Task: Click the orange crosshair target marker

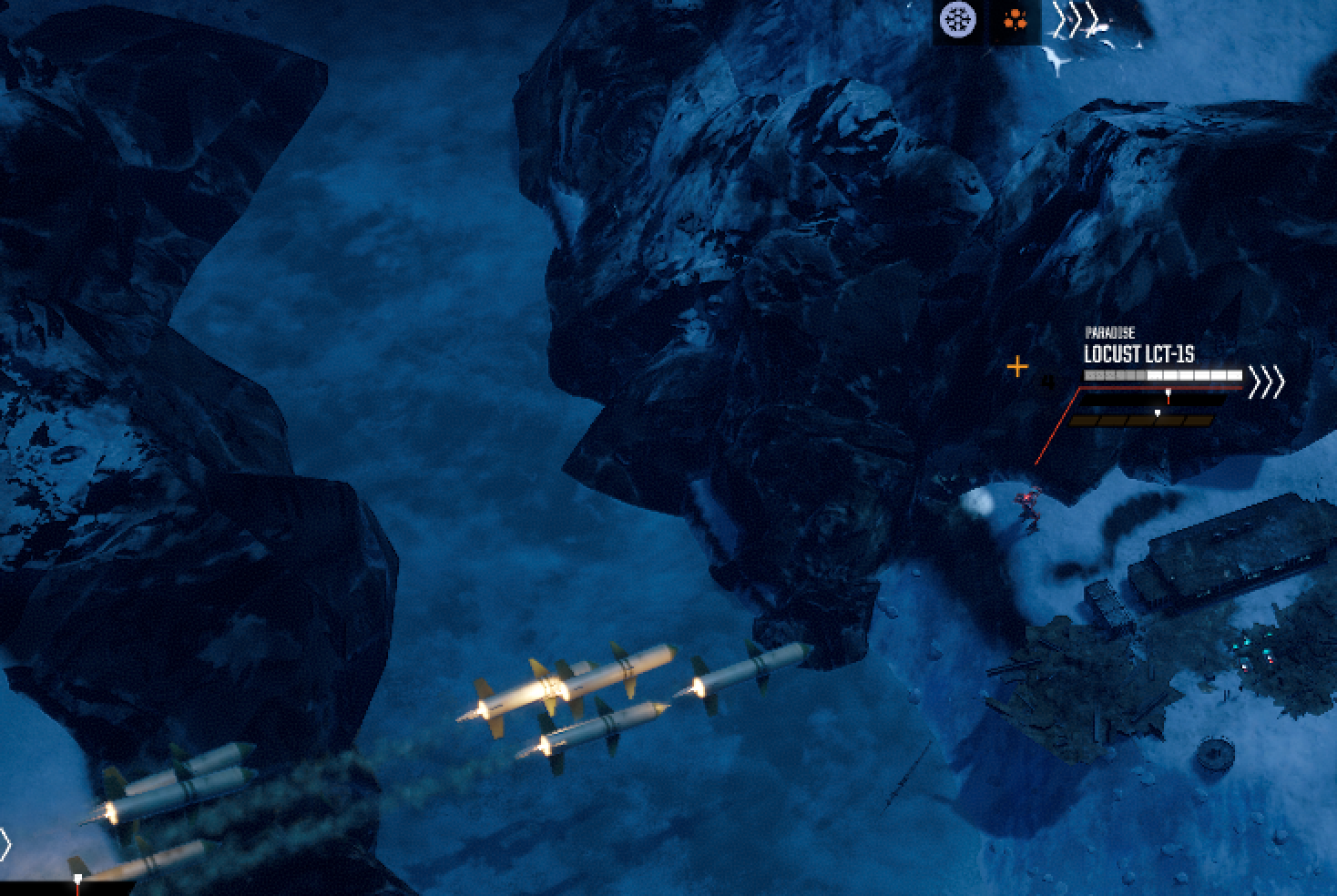Action: click(x=1017, y=365)
